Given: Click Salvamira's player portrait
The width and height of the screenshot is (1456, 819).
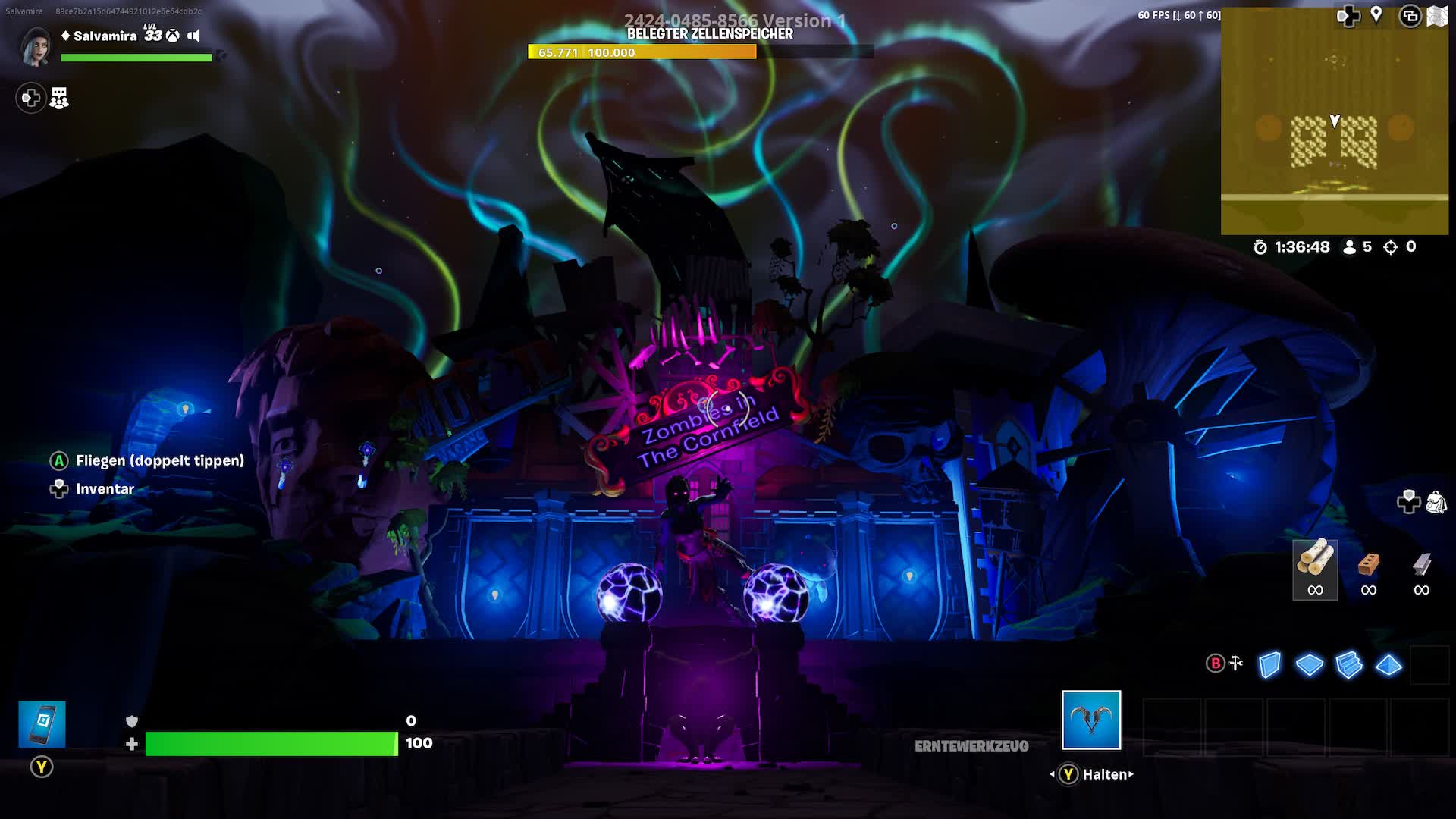Looking at the screenshot, I should pos(36,45).
